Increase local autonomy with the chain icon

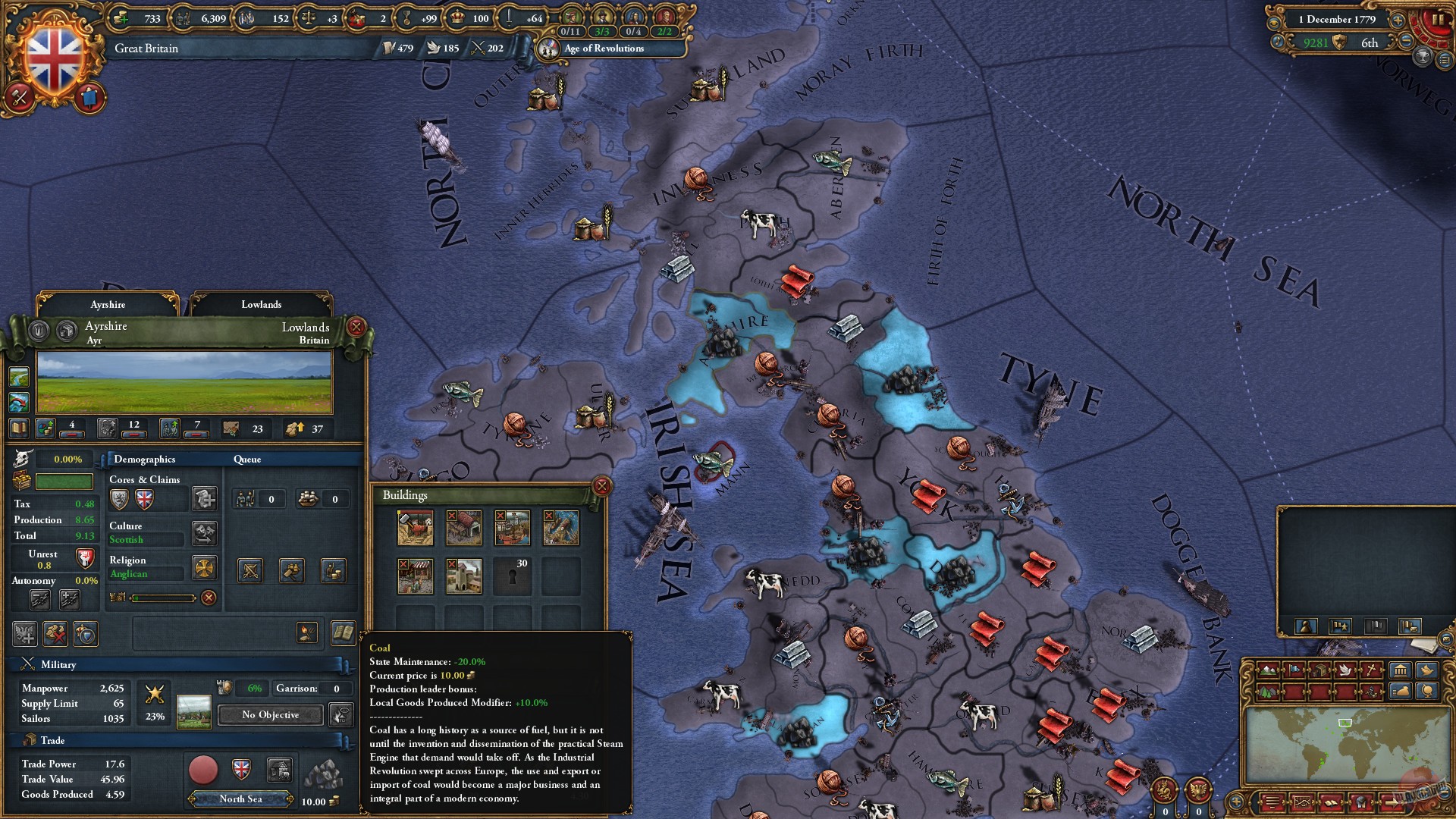[70, 599]
